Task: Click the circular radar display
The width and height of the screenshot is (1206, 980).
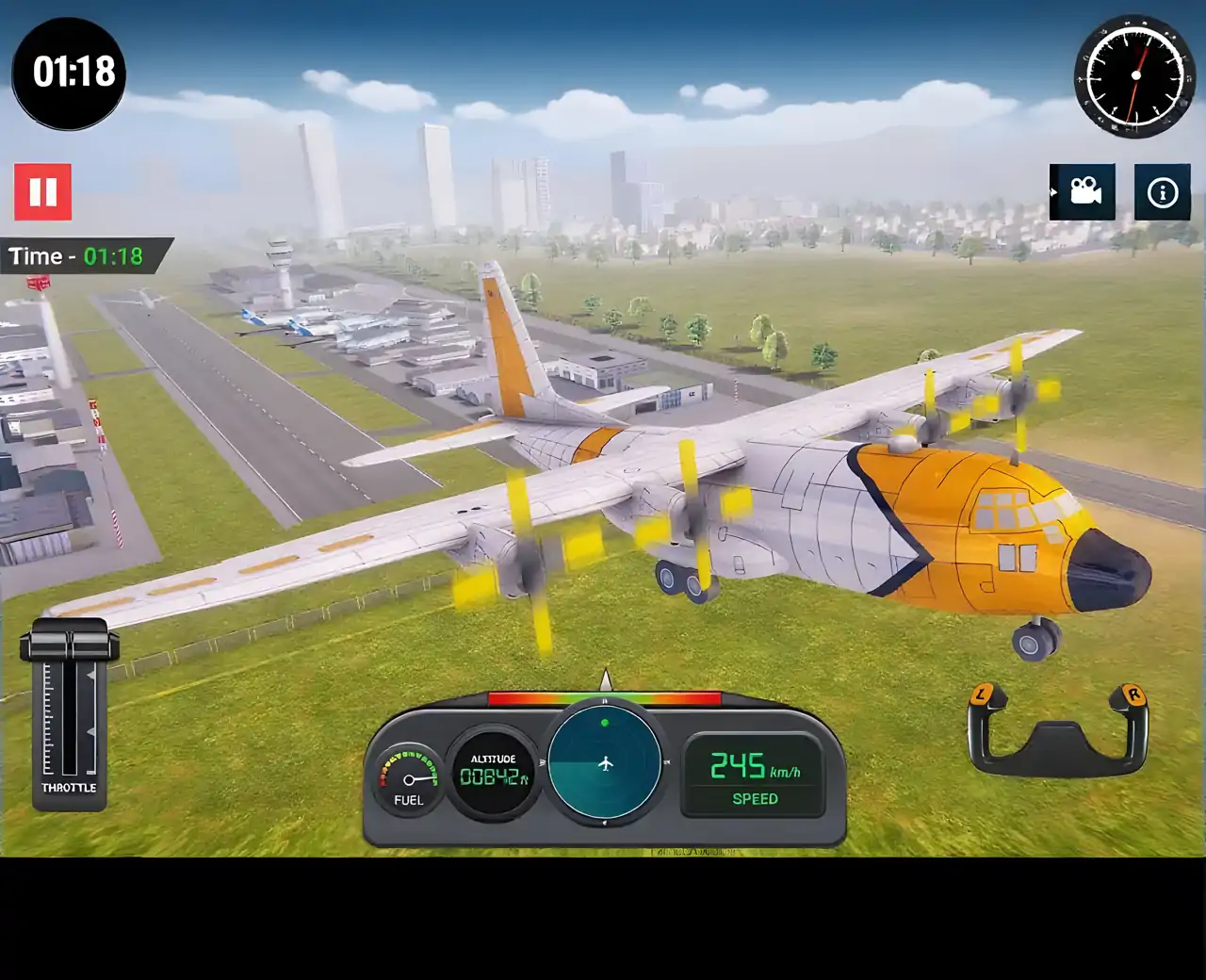Action: pyautogui.click(x=605, y=762)
